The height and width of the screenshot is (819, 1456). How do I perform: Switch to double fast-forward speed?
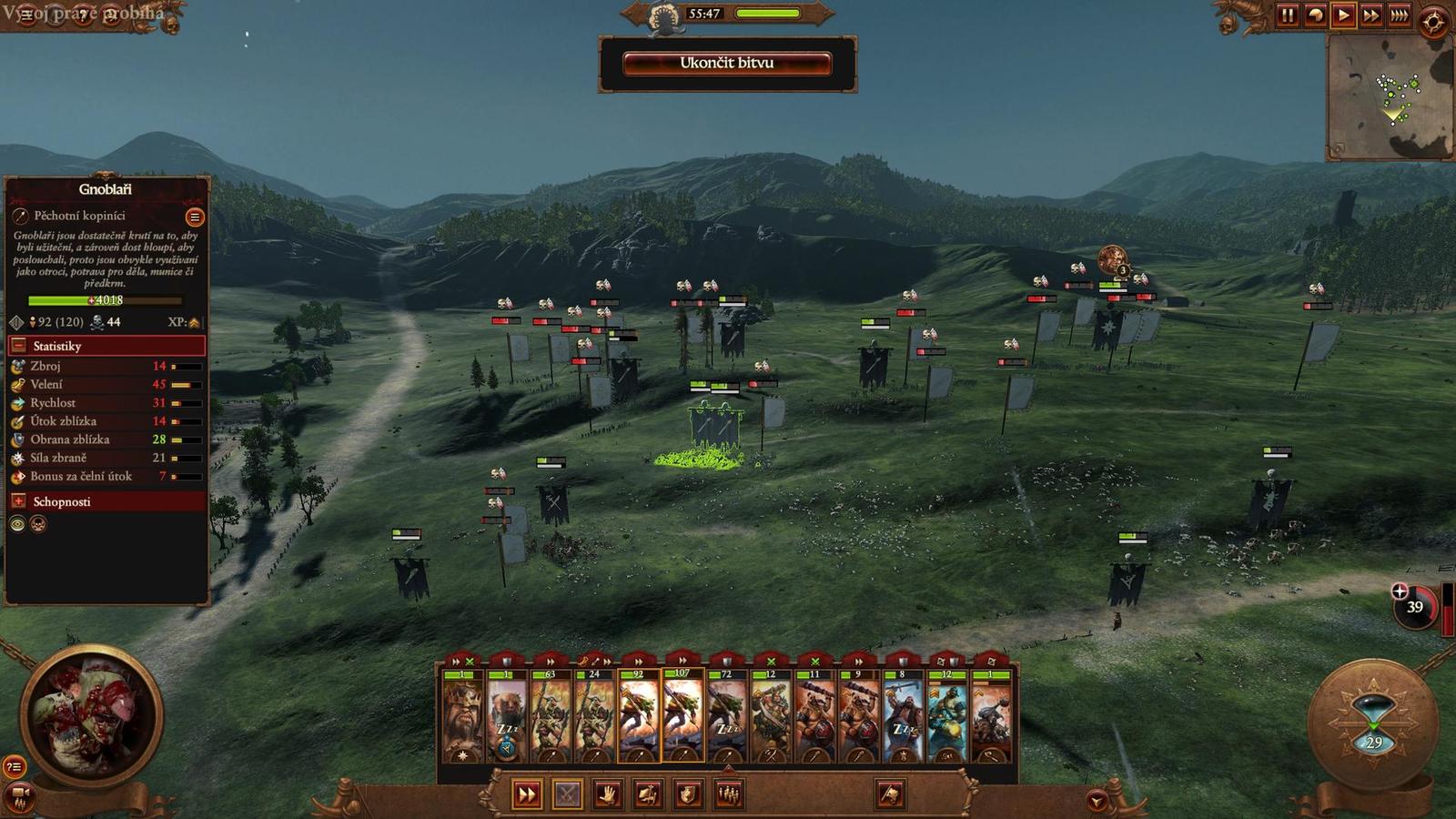(x=1371, y=15)
